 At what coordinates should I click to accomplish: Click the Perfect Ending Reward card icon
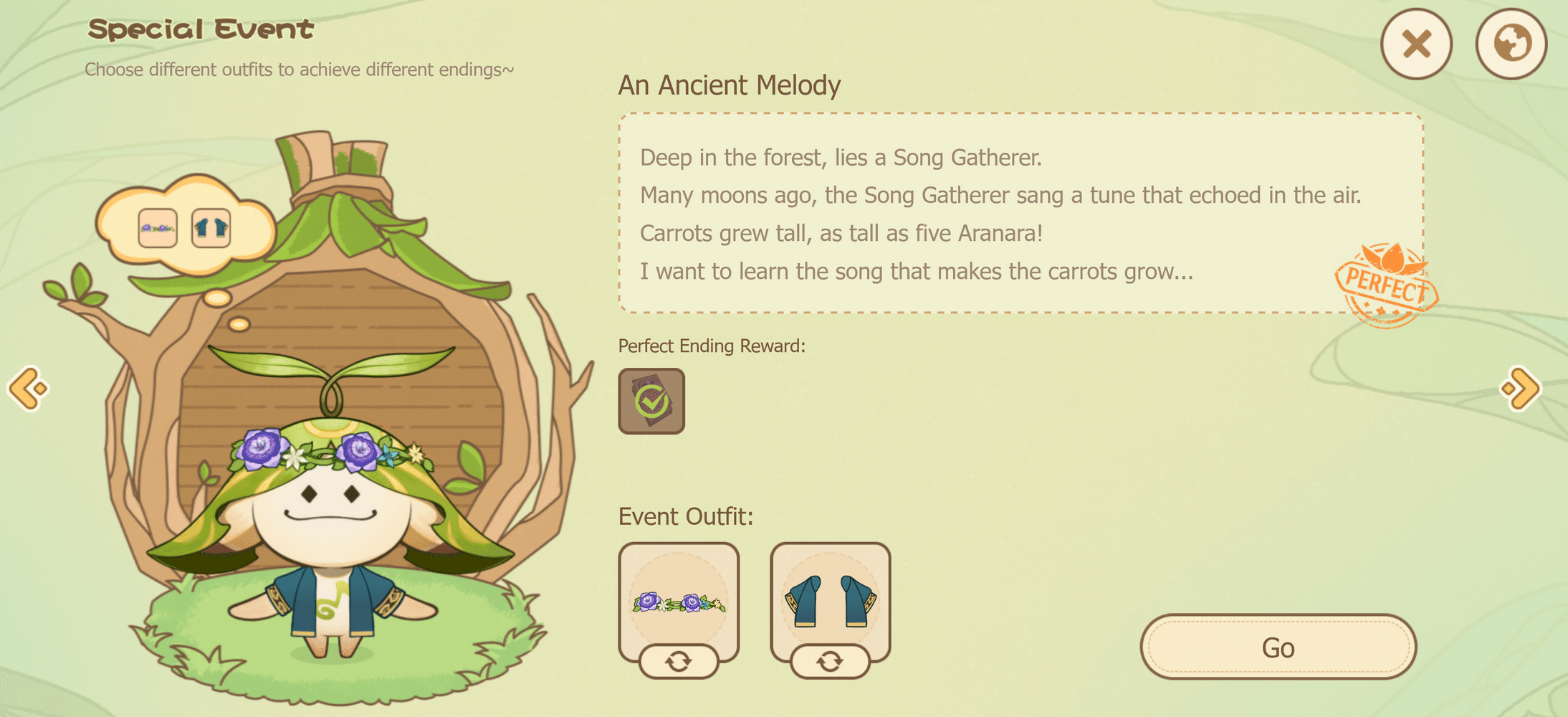(x=651, y=402)
